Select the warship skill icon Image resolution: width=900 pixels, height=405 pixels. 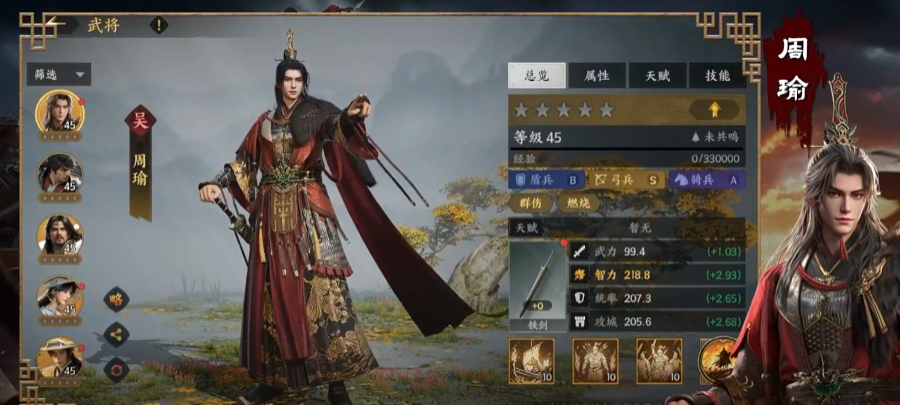(532, 360)
